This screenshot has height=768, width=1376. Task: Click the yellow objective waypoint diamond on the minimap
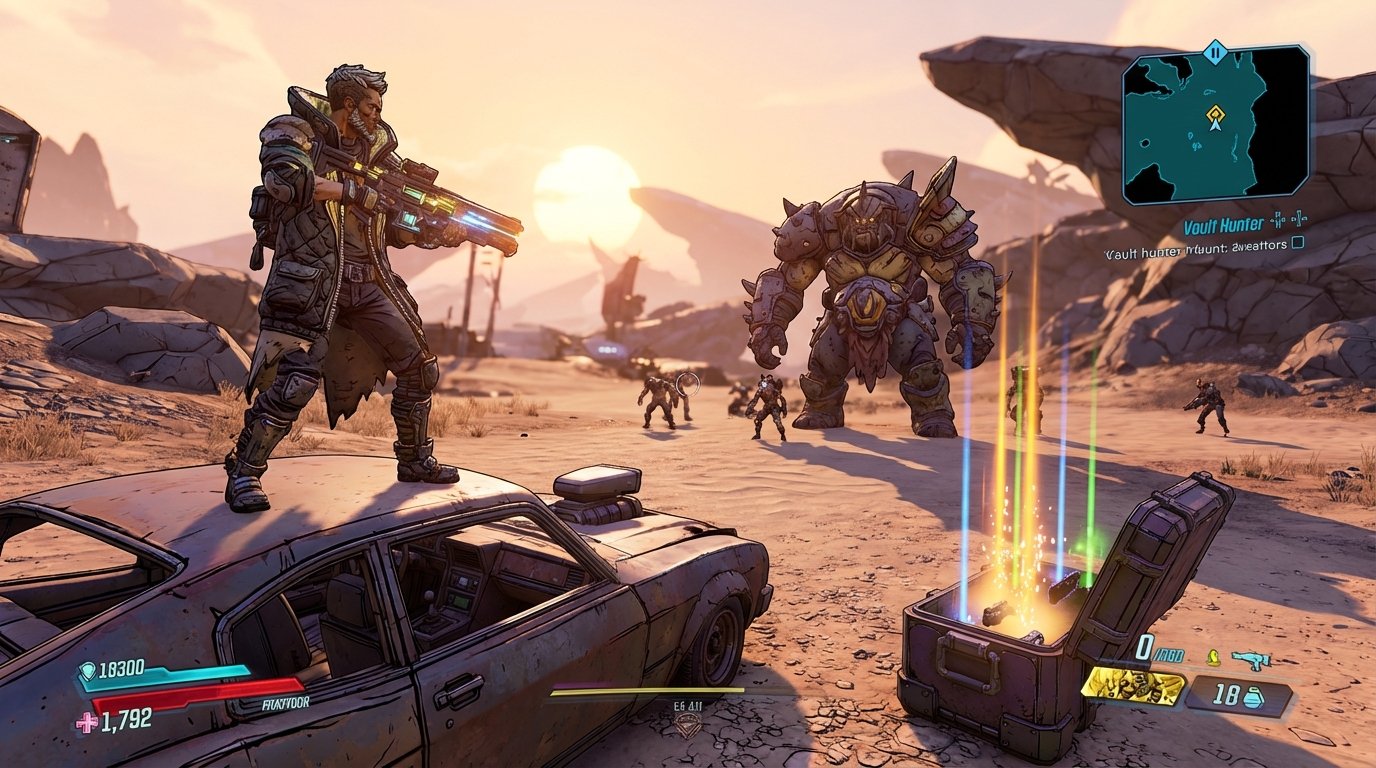click(1214, 114)
